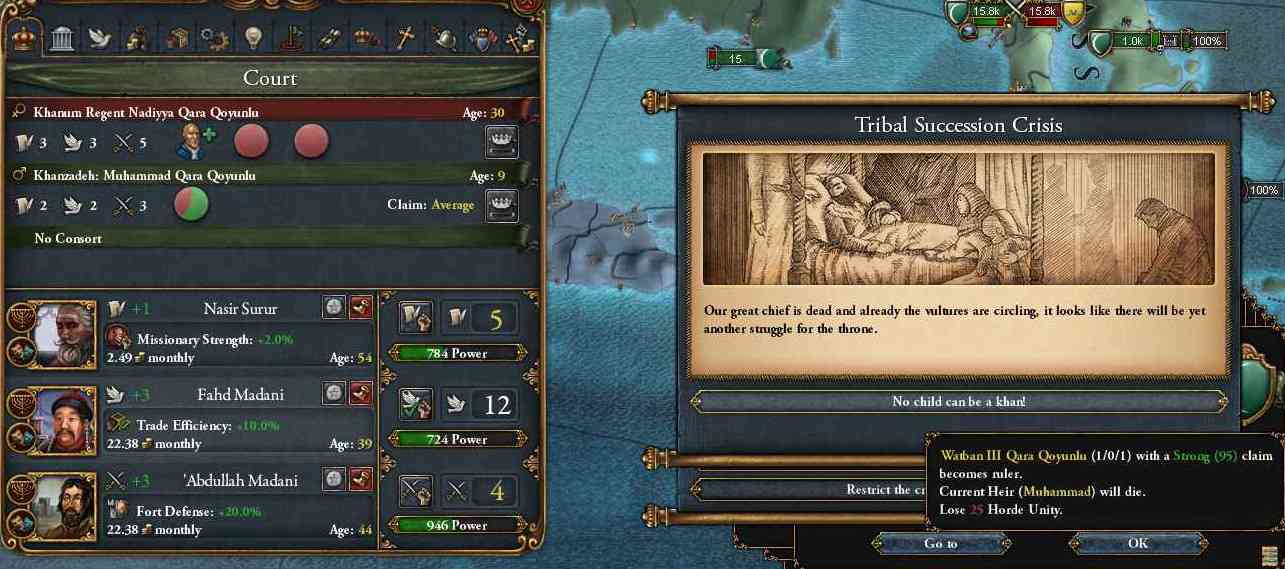Screen dimensions: 1285x569
Task: Click the crown button beside regent Nadiyya
Action: (501, 142)
